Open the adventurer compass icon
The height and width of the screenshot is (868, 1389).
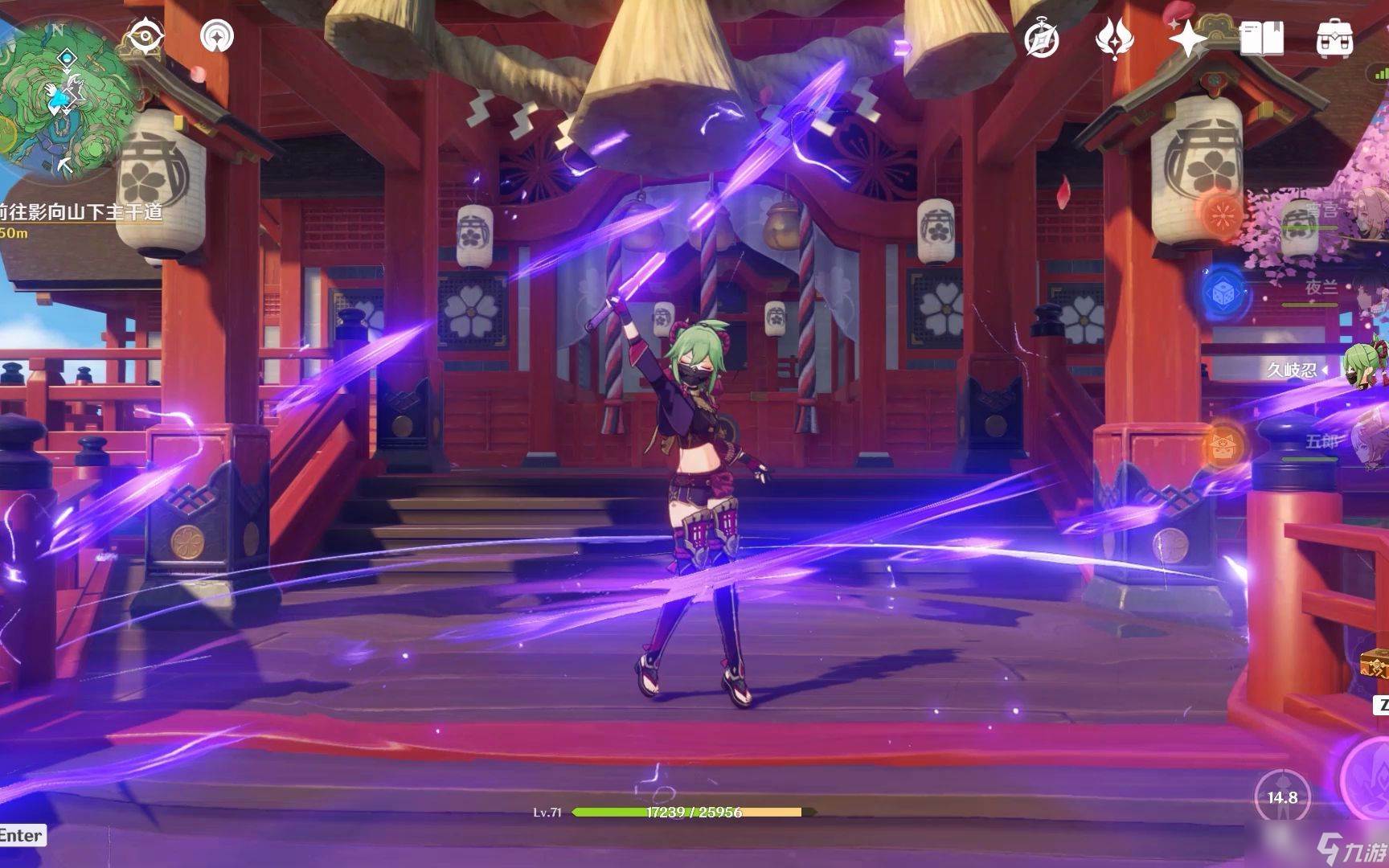coord(1042,39)
